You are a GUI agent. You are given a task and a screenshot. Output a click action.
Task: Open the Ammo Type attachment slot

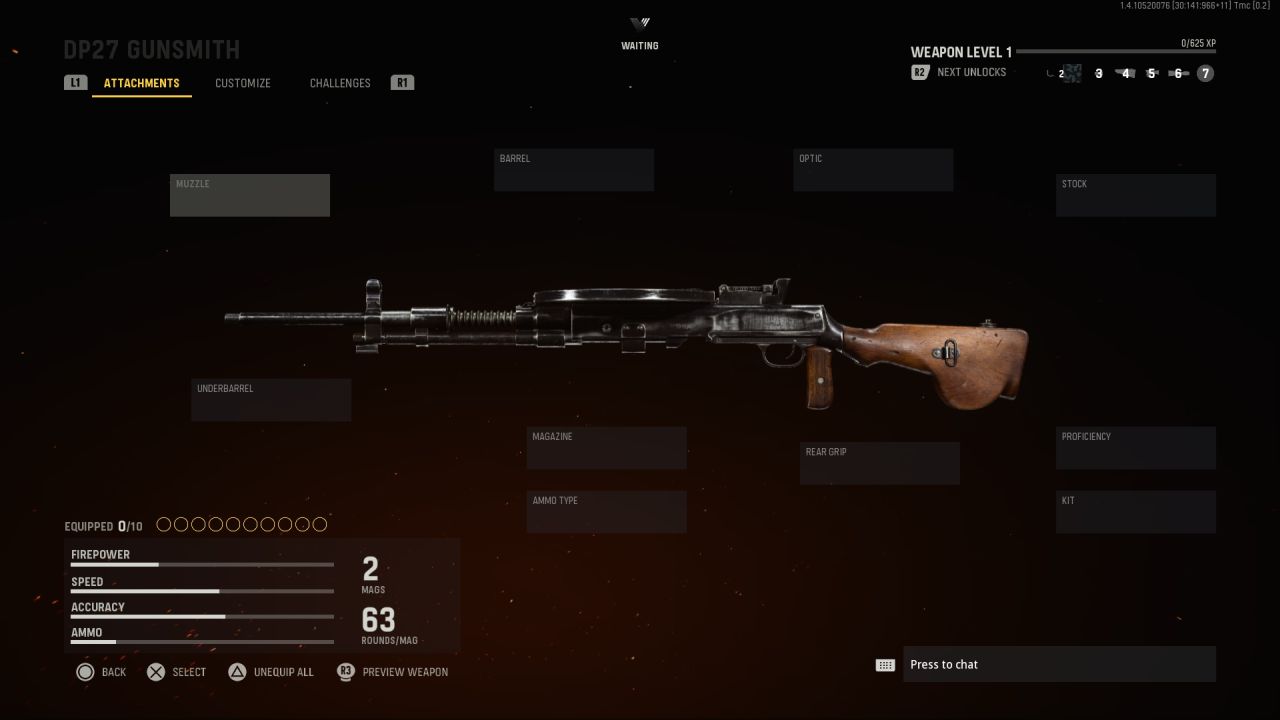pyautogui.click(x=606, y=511)
